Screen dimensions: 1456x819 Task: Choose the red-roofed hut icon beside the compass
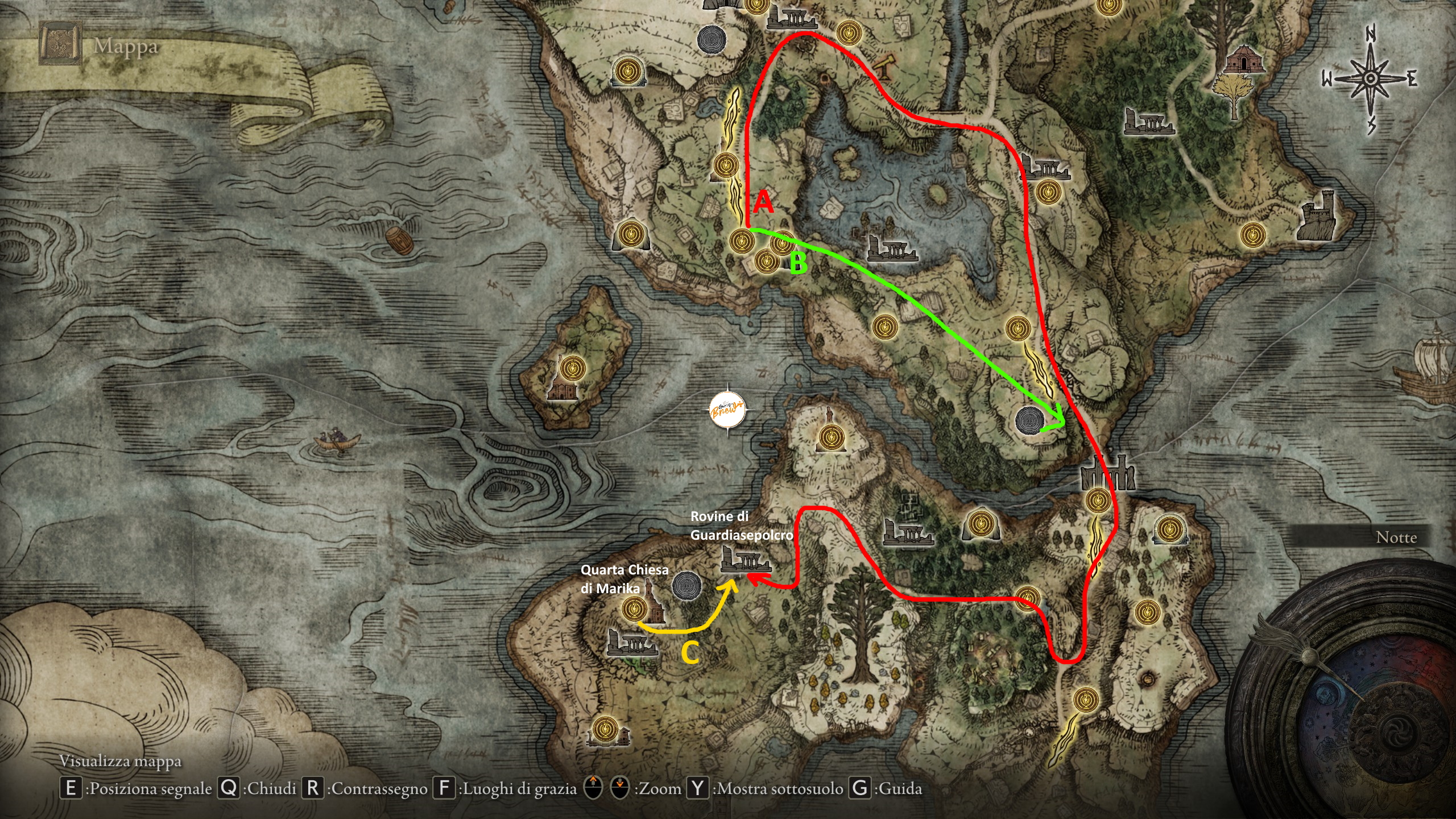pos(1245,59)
